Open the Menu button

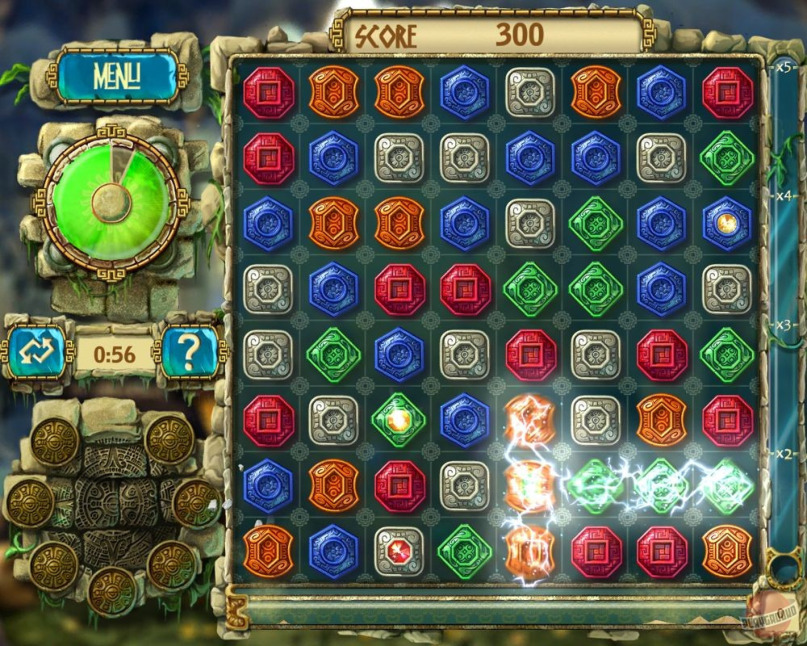click(x=116, y=75)
